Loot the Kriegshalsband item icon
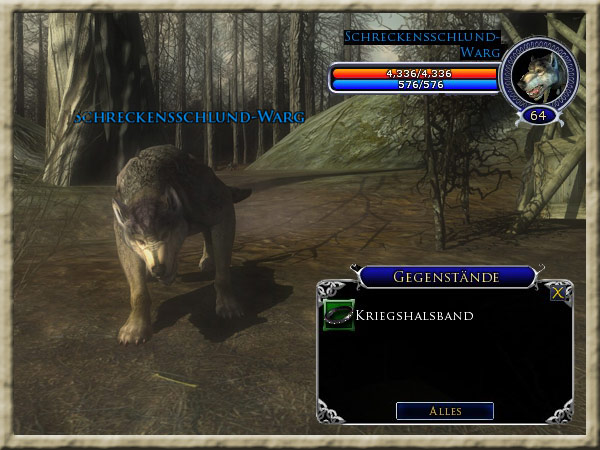This screenshot has width=600, height=450. [338, 316]
